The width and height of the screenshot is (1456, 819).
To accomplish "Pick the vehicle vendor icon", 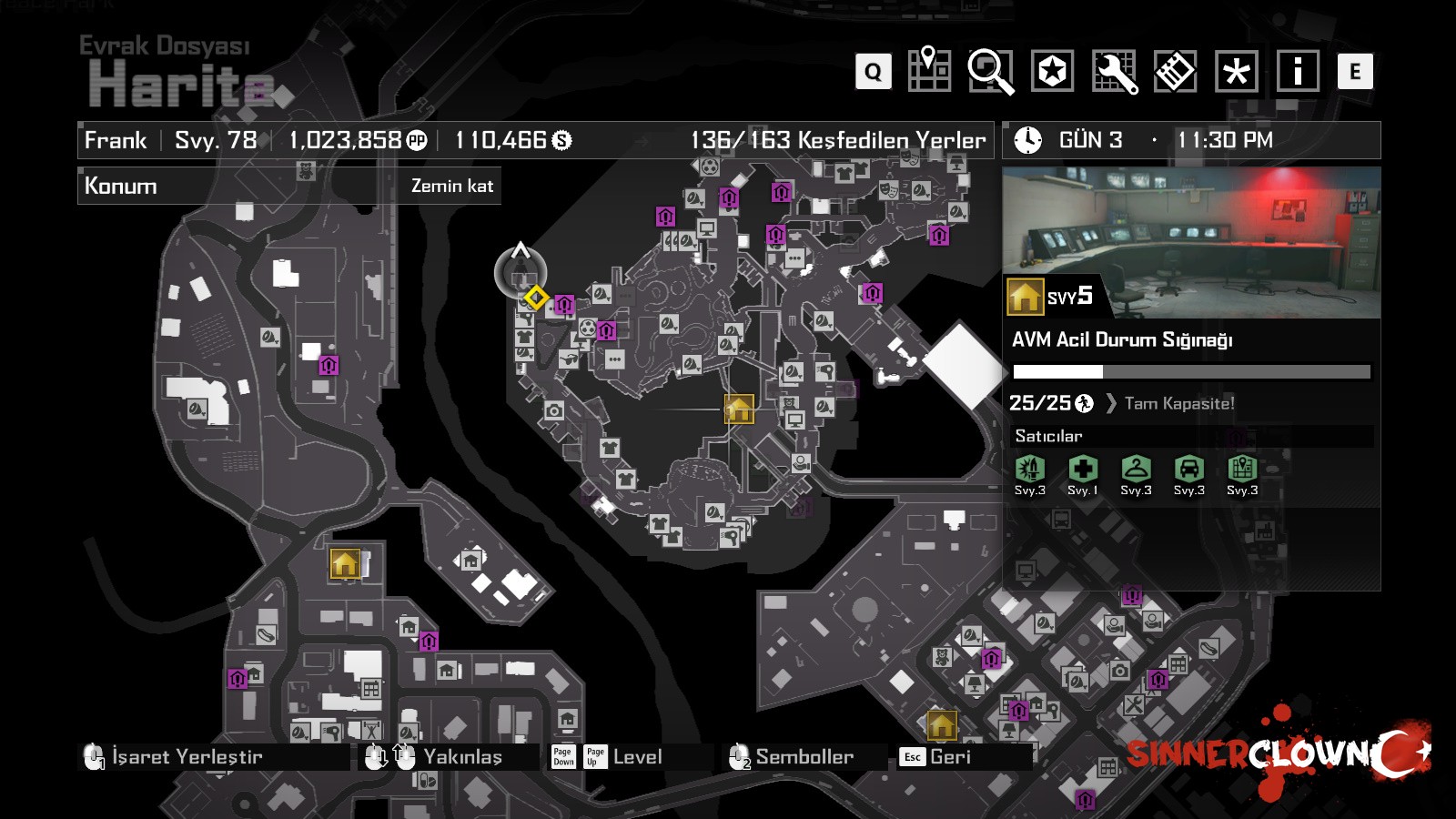I will click(x=1188, y=470).
